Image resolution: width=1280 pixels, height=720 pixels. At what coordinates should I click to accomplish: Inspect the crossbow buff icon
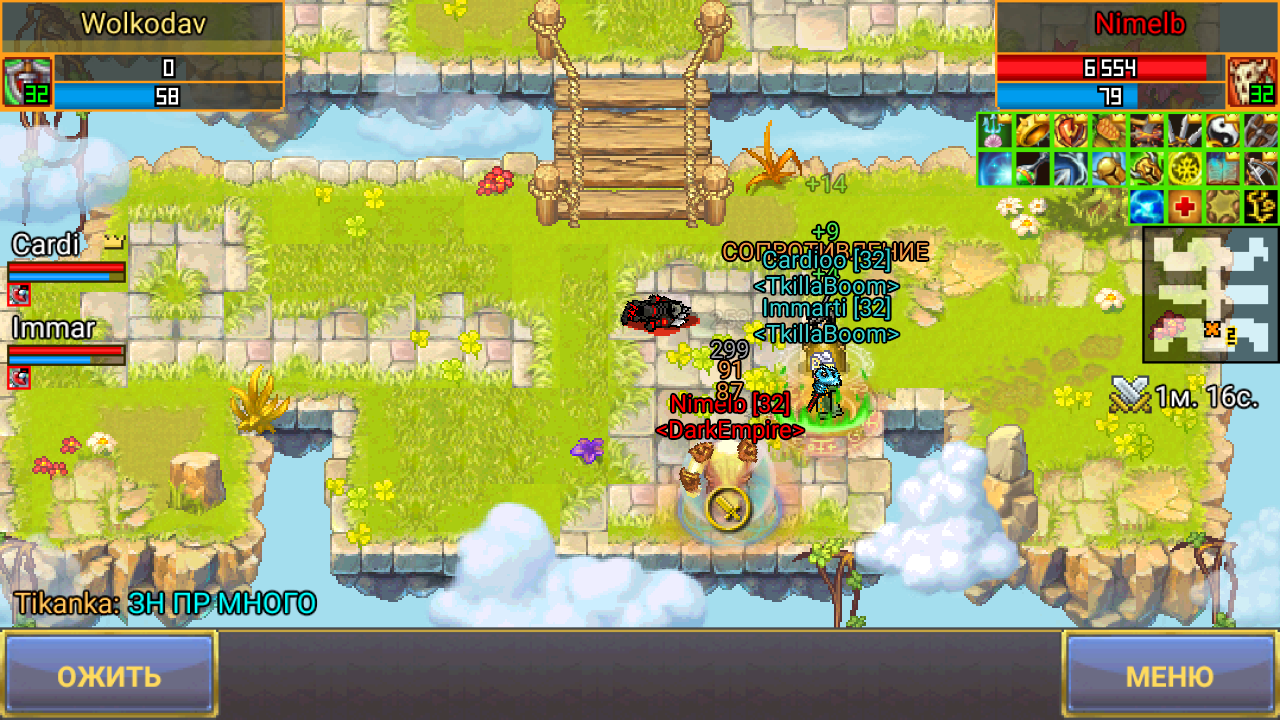(1259, 169)
